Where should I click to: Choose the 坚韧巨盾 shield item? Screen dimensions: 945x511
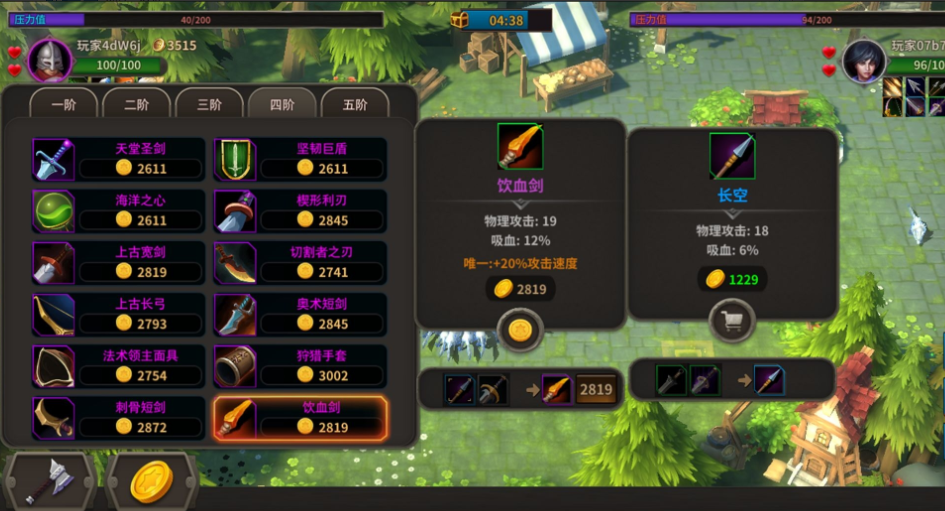(301, 159)
